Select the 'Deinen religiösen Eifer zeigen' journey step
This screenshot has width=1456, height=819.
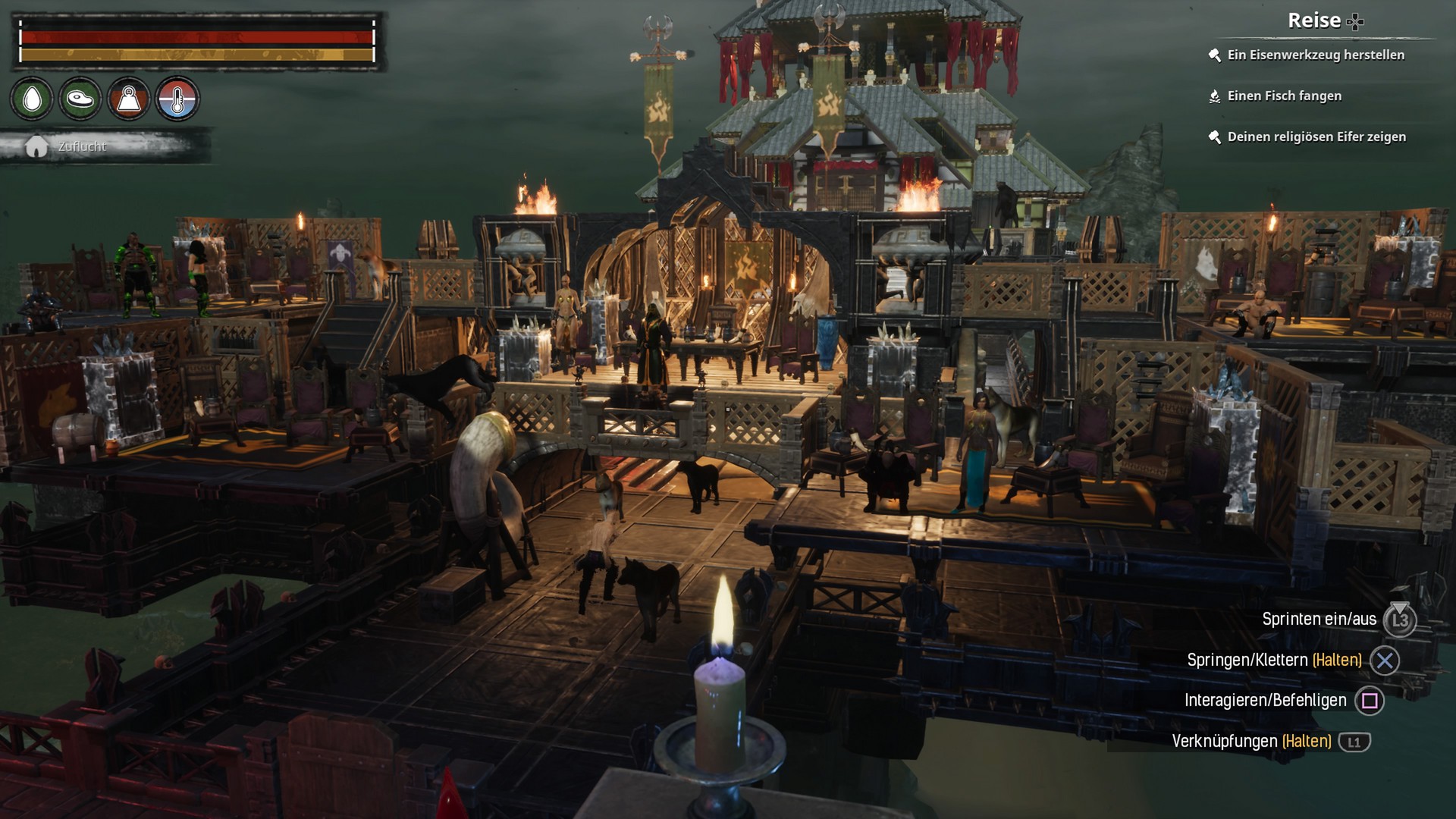[1316, 136]
